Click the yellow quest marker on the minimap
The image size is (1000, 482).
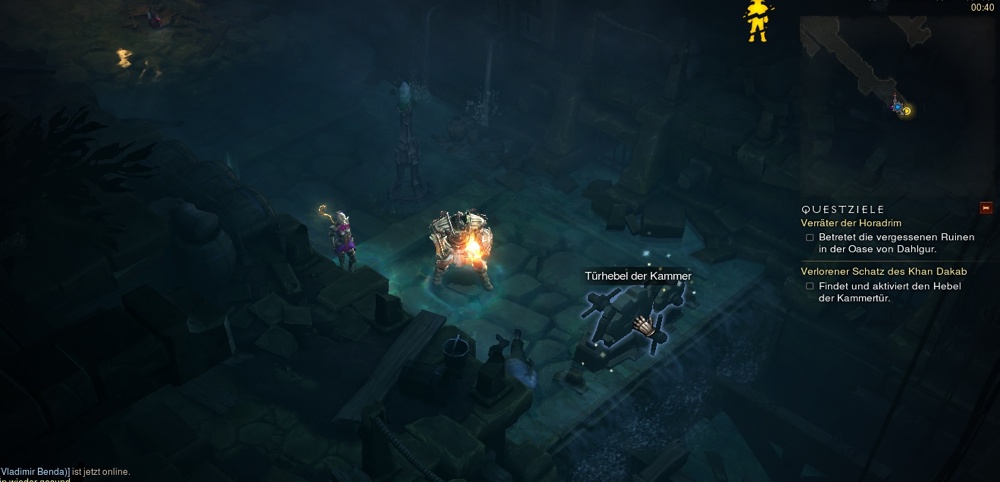pos(907,110)
